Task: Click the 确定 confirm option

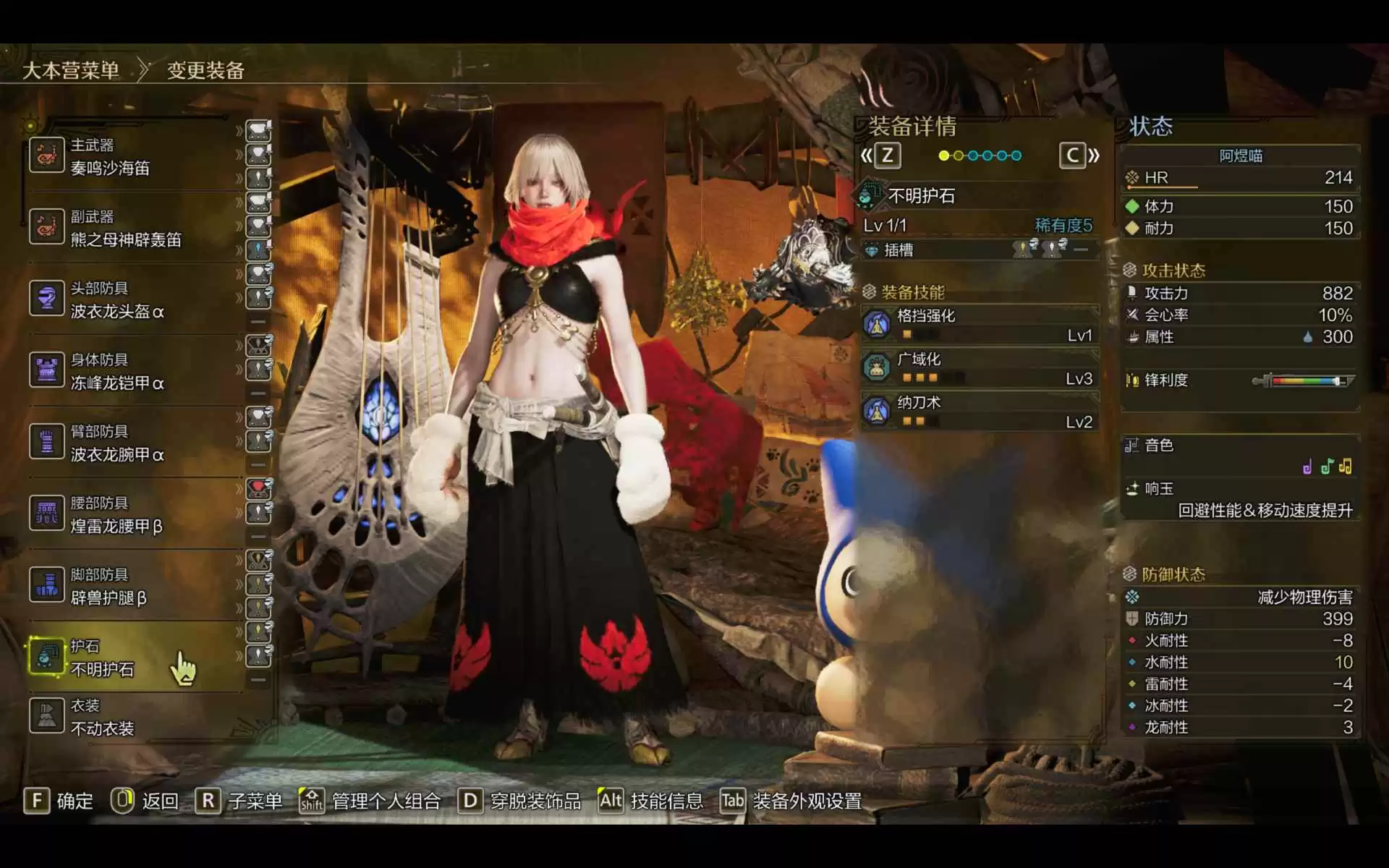Action: pos(59,801)
